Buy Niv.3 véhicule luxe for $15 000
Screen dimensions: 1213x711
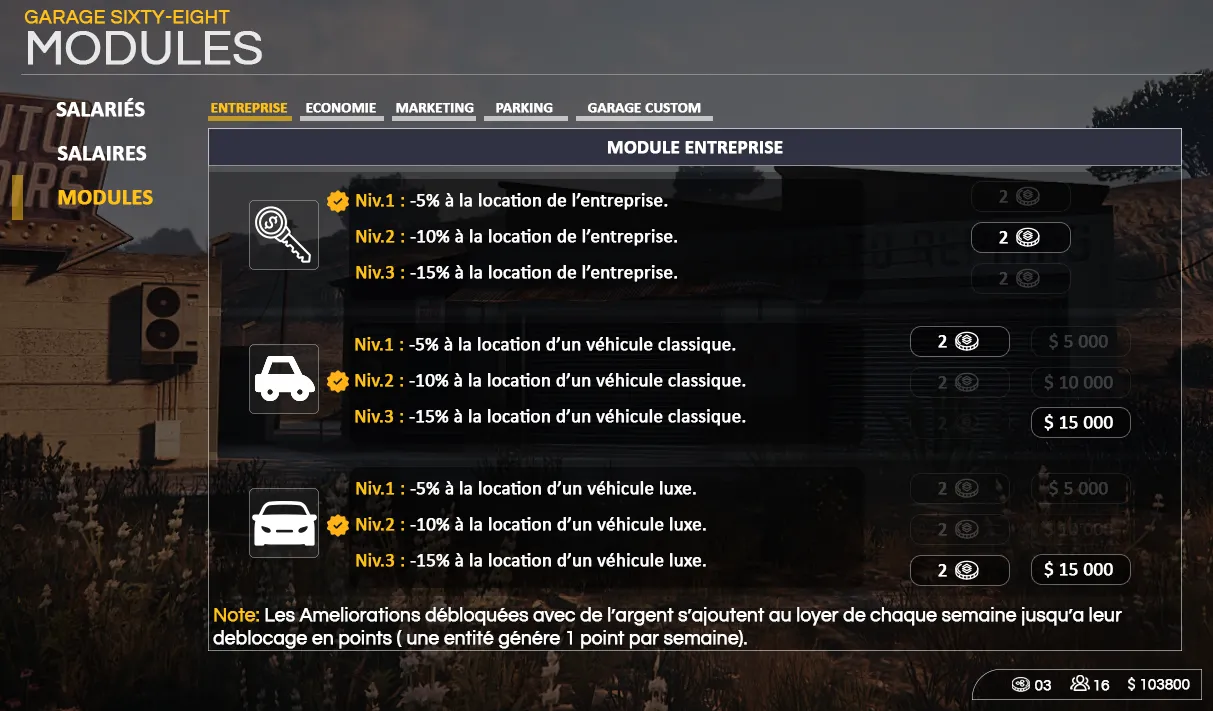pos(1080,570)
